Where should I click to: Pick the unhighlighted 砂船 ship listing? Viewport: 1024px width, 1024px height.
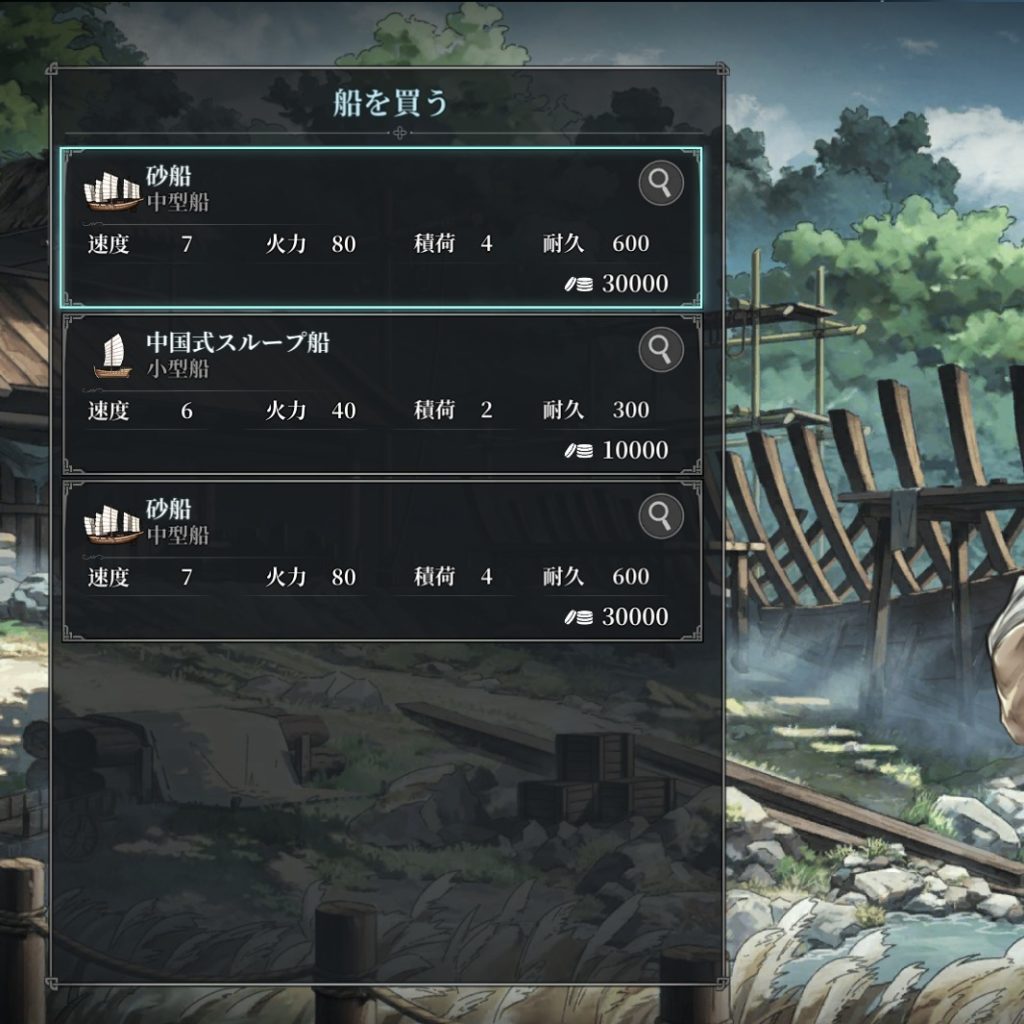click(x=380, y=561)
